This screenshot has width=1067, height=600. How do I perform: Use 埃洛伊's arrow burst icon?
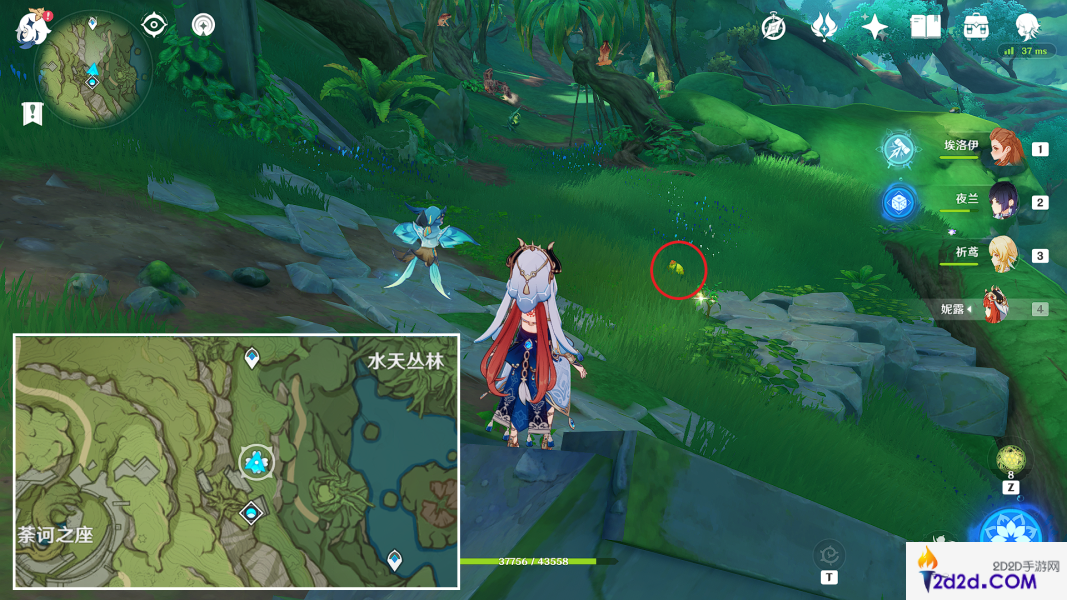click(899, 150)
